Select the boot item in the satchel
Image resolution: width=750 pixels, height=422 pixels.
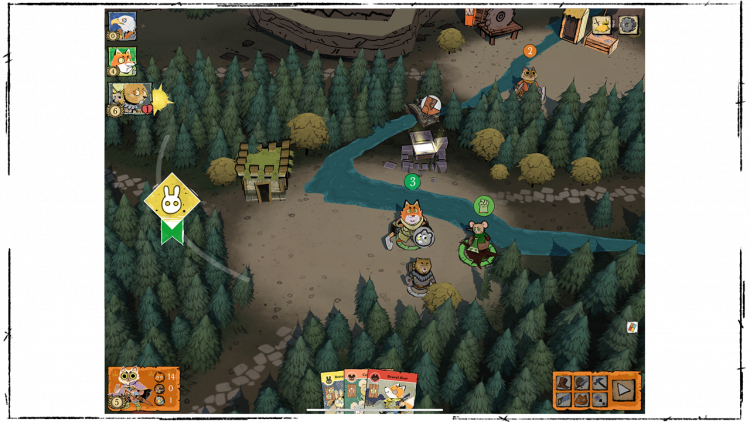564,382
